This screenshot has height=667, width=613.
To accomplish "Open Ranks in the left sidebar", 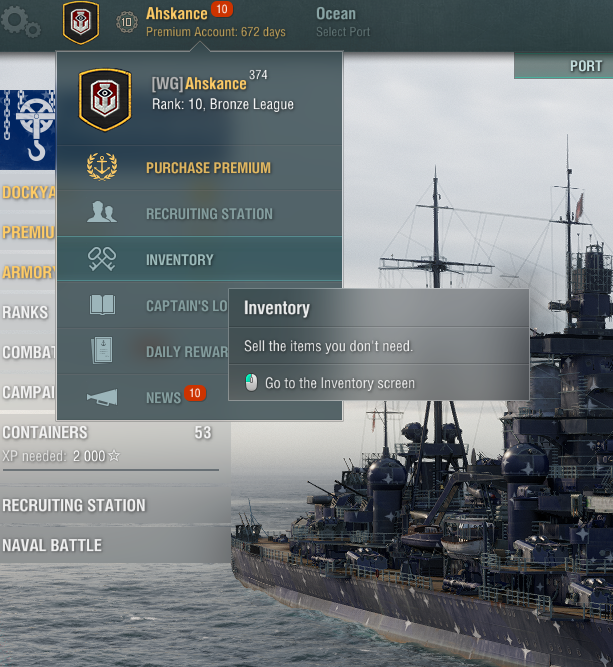I will [x=26, y=312].
